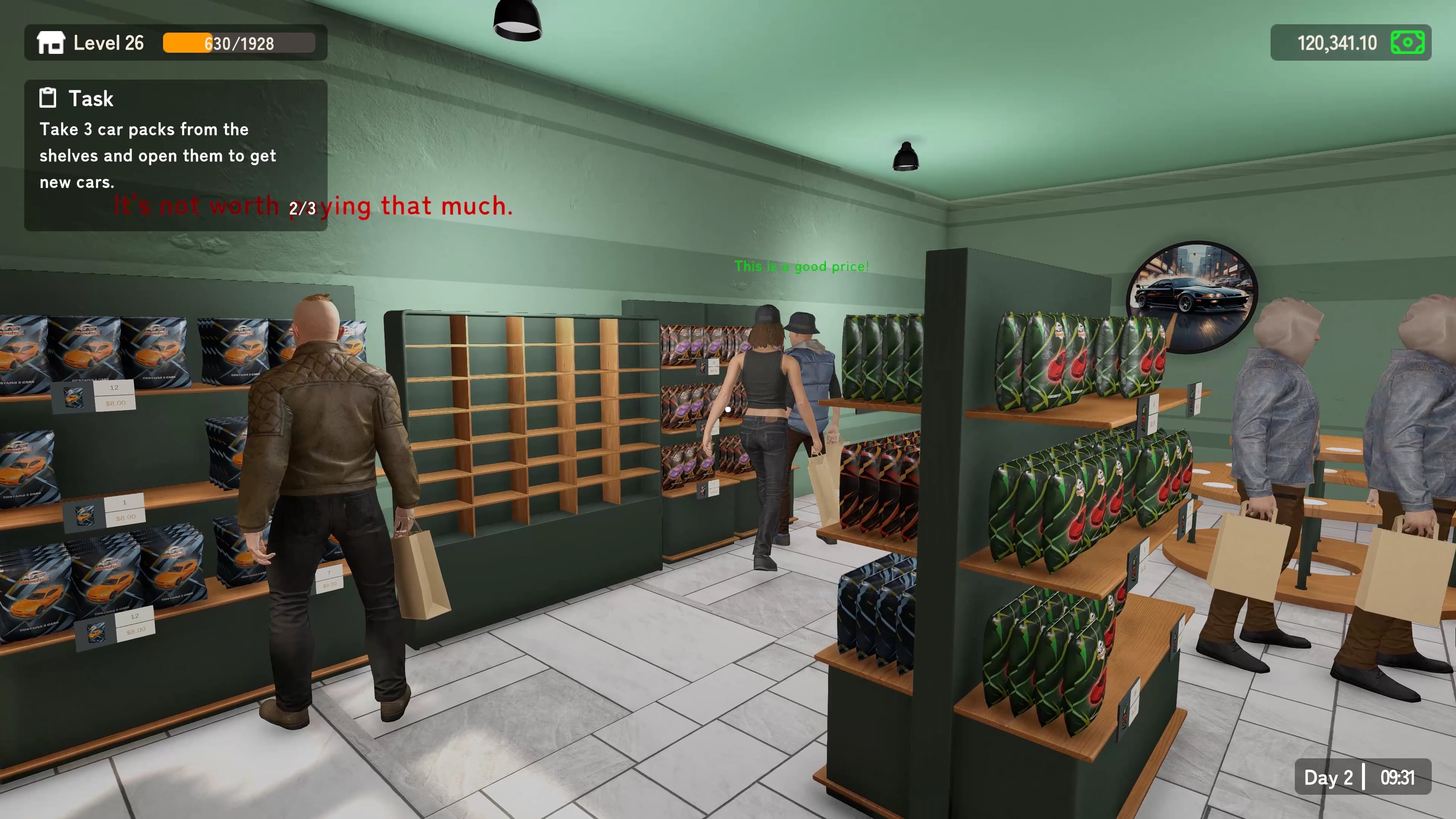This screenshot has height=819, width=1456.
Task: Expand the Task panel description
Action: (158, 155)
